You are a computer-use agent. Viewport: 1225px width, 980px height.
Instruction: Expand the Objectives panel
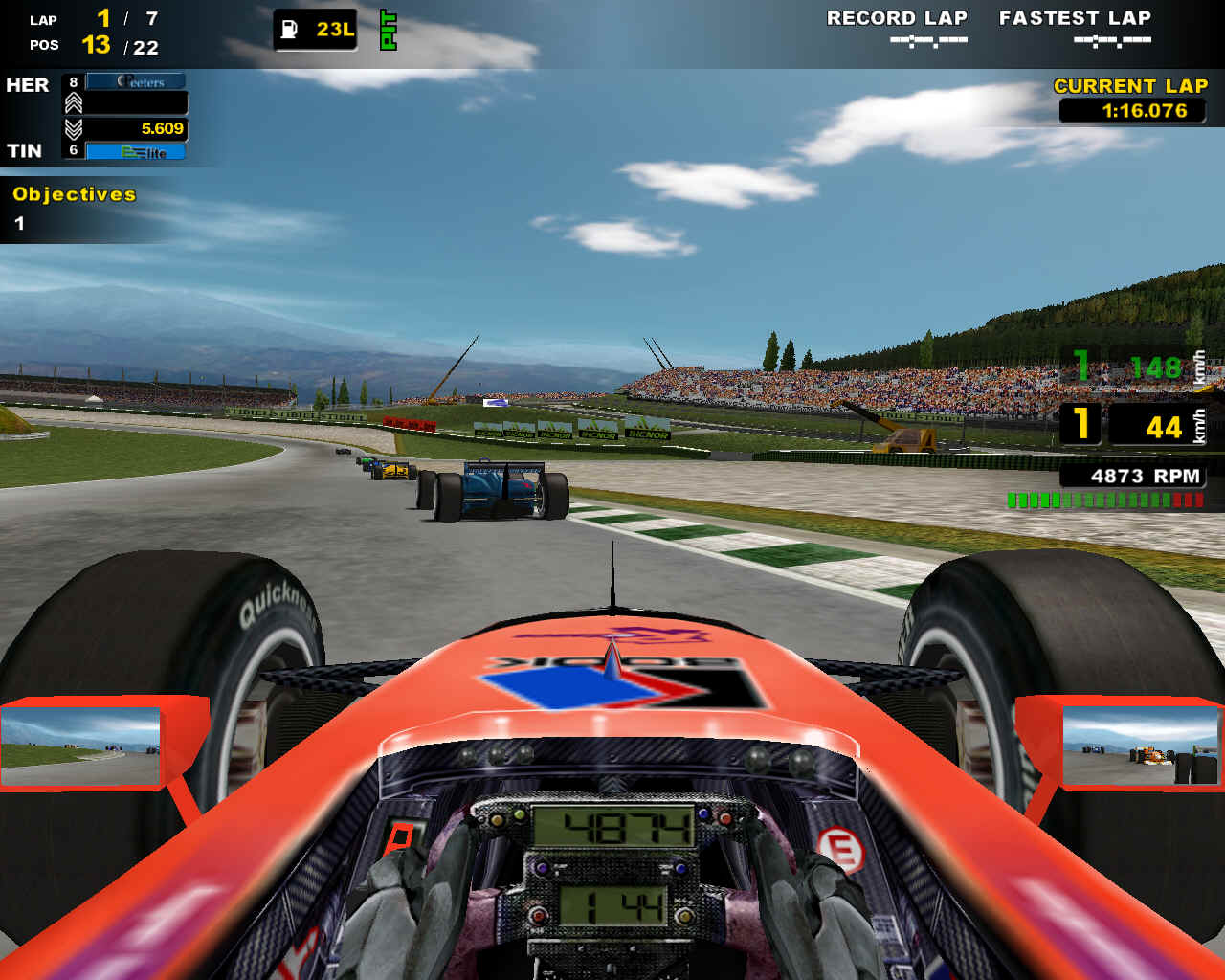73,194
